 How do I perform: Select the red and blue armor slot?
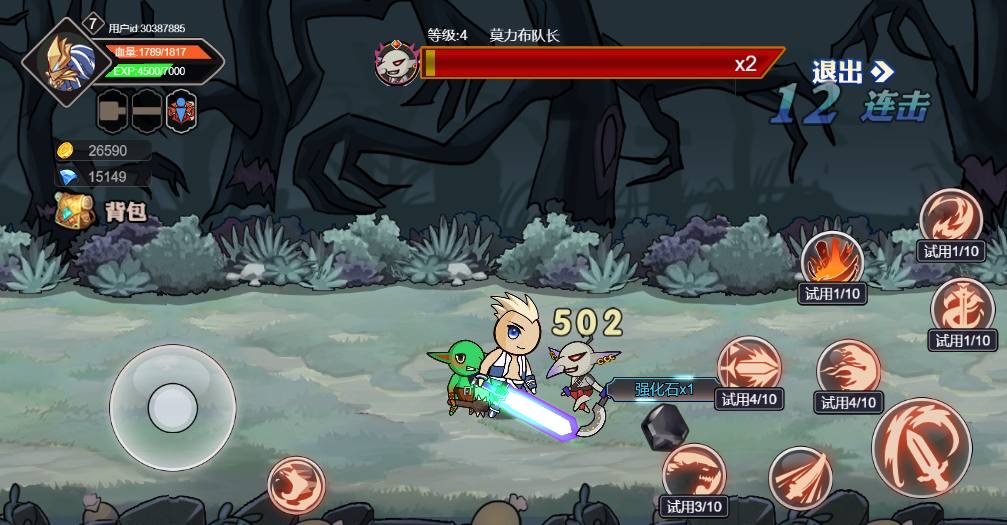(x=181, y=110)
